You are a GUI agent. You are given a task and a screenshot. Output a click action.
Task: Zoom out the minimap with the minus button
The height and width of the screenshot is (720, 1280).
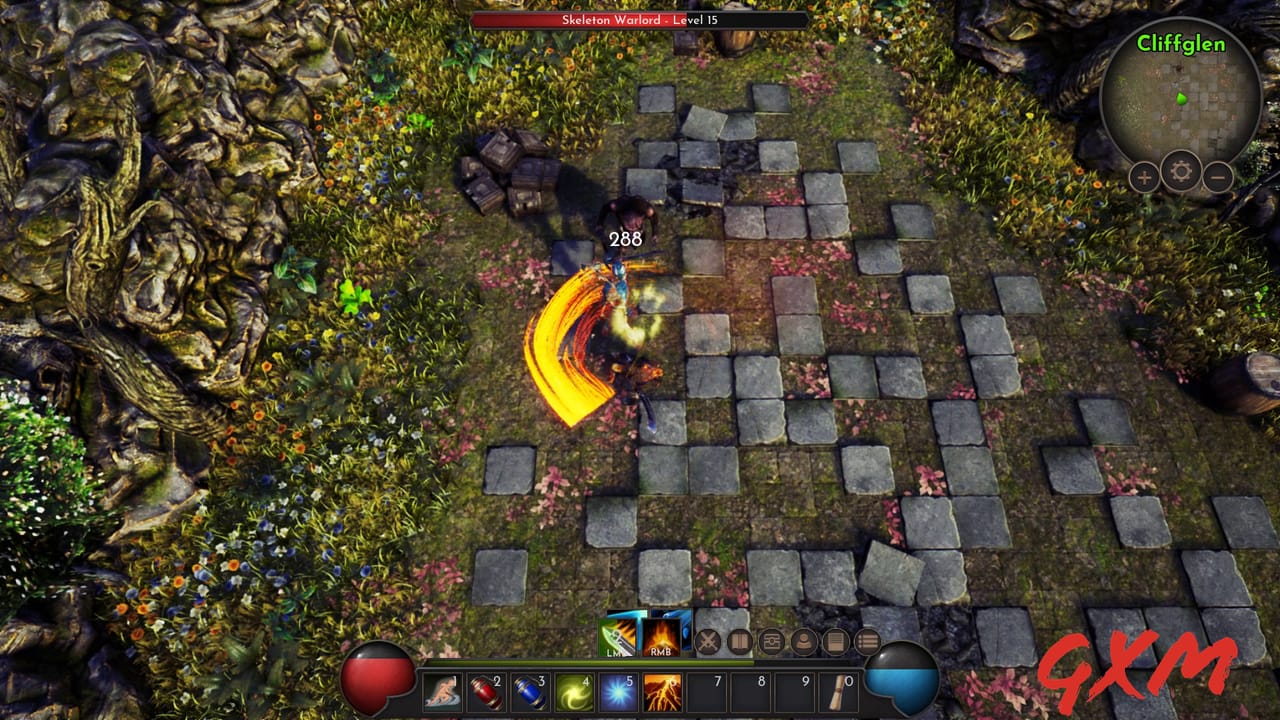point(1217,177)
